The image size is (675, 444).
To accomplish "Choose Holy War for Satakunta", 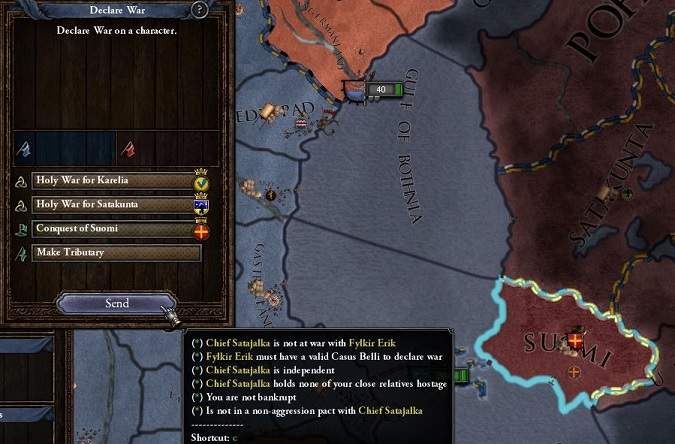I will click(x=113, y=205).
